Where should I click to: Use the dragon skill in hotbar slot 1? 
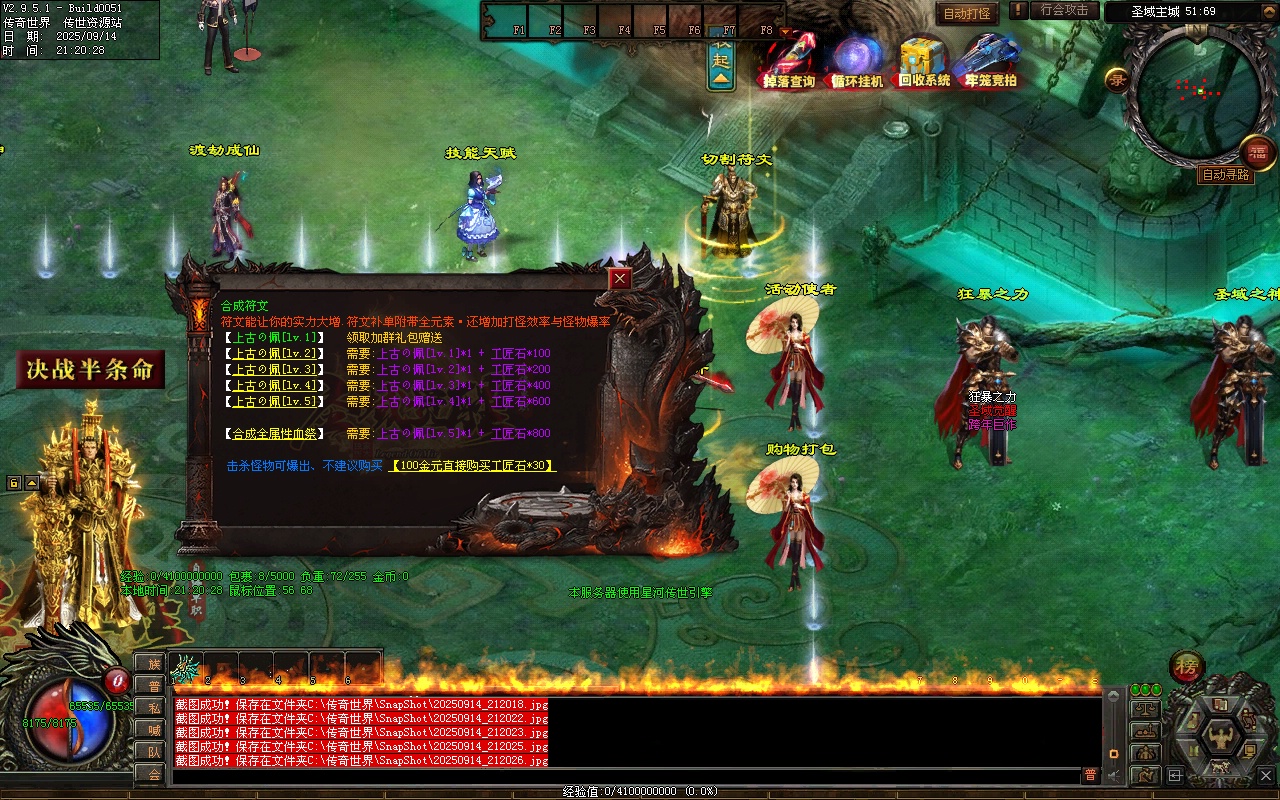tap(186, 668)
